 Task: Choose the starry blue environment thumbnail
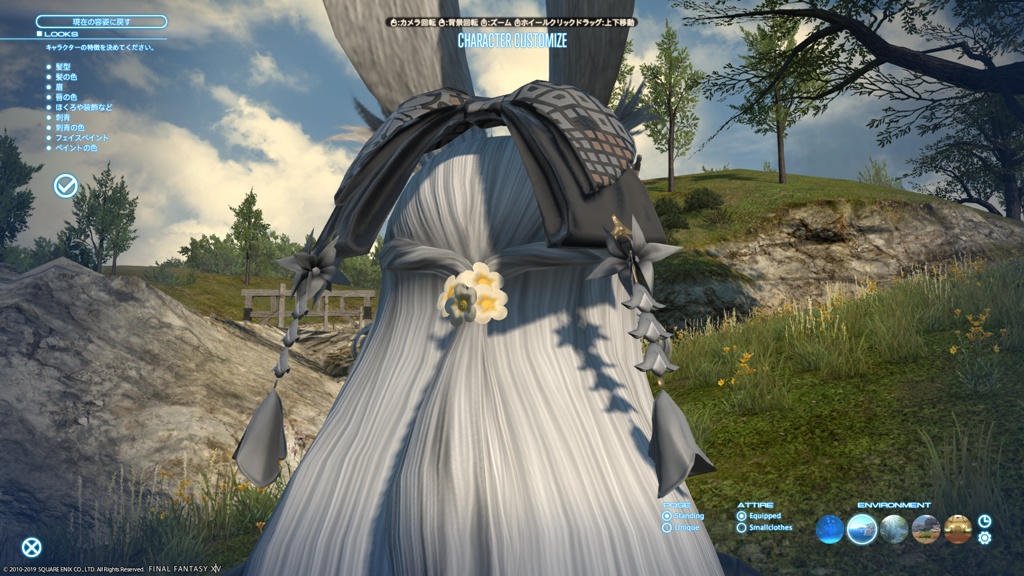click(830, 529)
